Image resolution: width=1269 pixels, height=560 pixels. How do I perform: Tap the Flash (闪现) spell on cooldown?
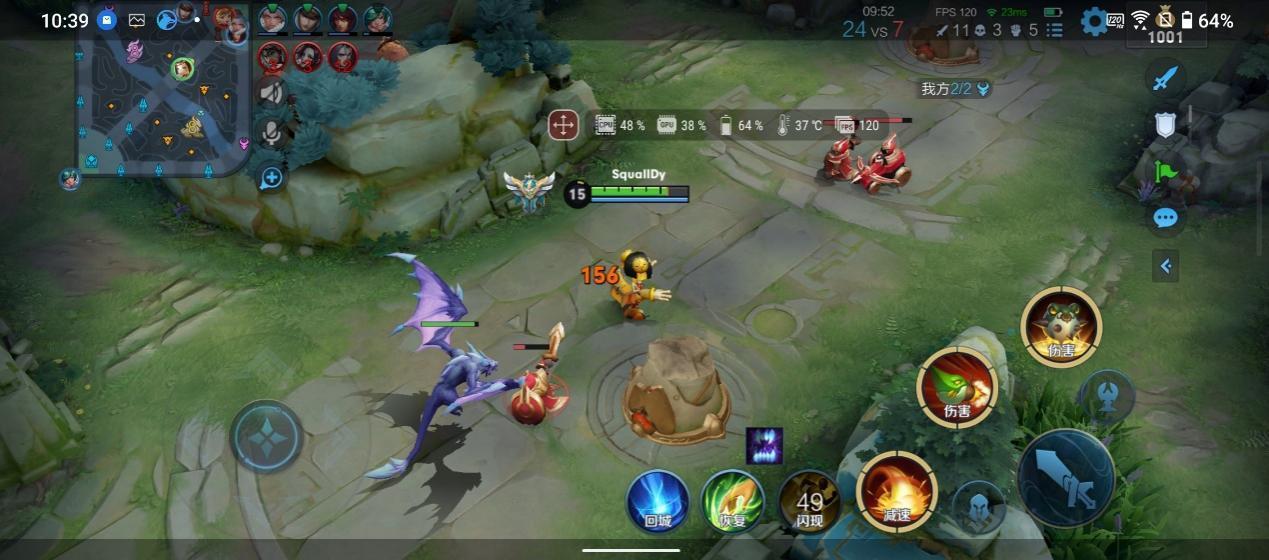(x=809, y=501)
